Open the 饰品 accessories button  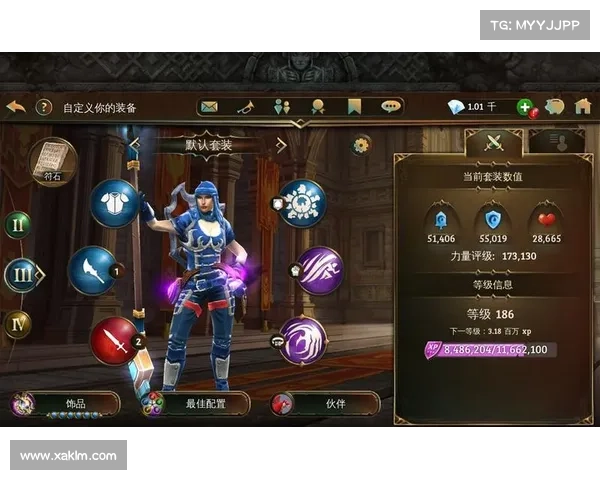point(66,404)
